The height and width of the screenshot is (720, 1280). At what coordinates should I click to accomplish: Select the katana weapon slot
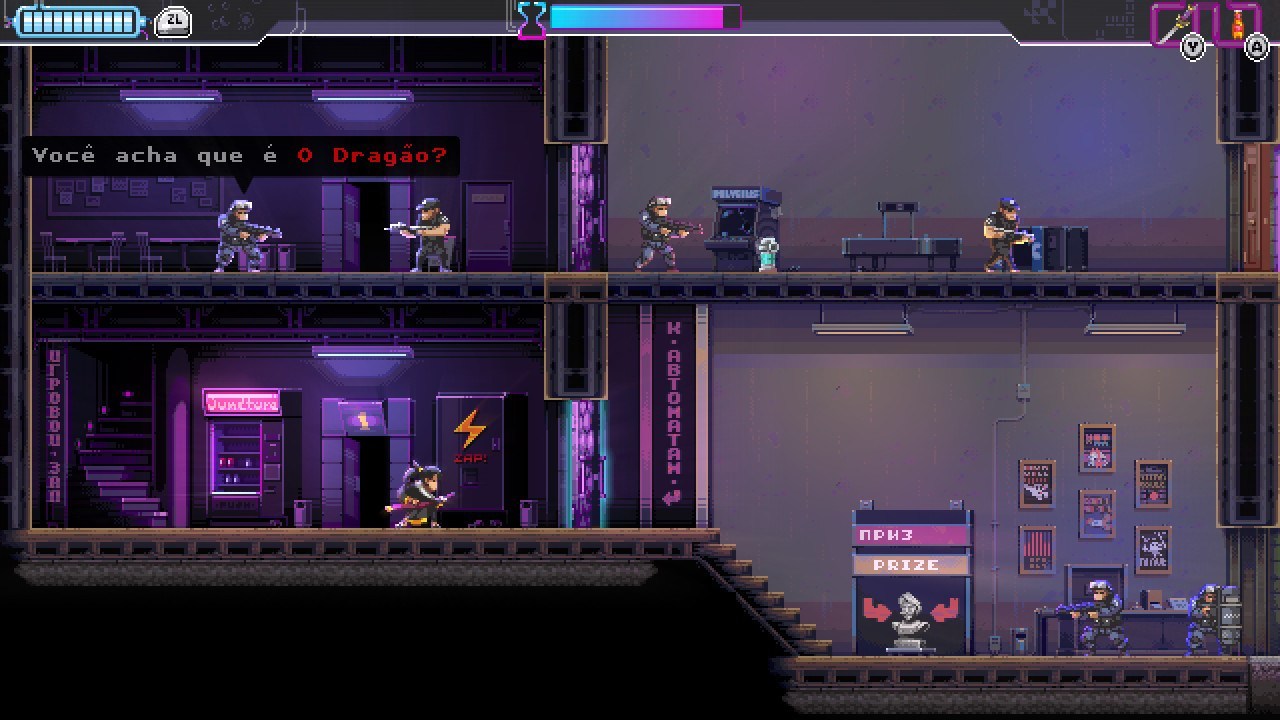coord(1174,22)
